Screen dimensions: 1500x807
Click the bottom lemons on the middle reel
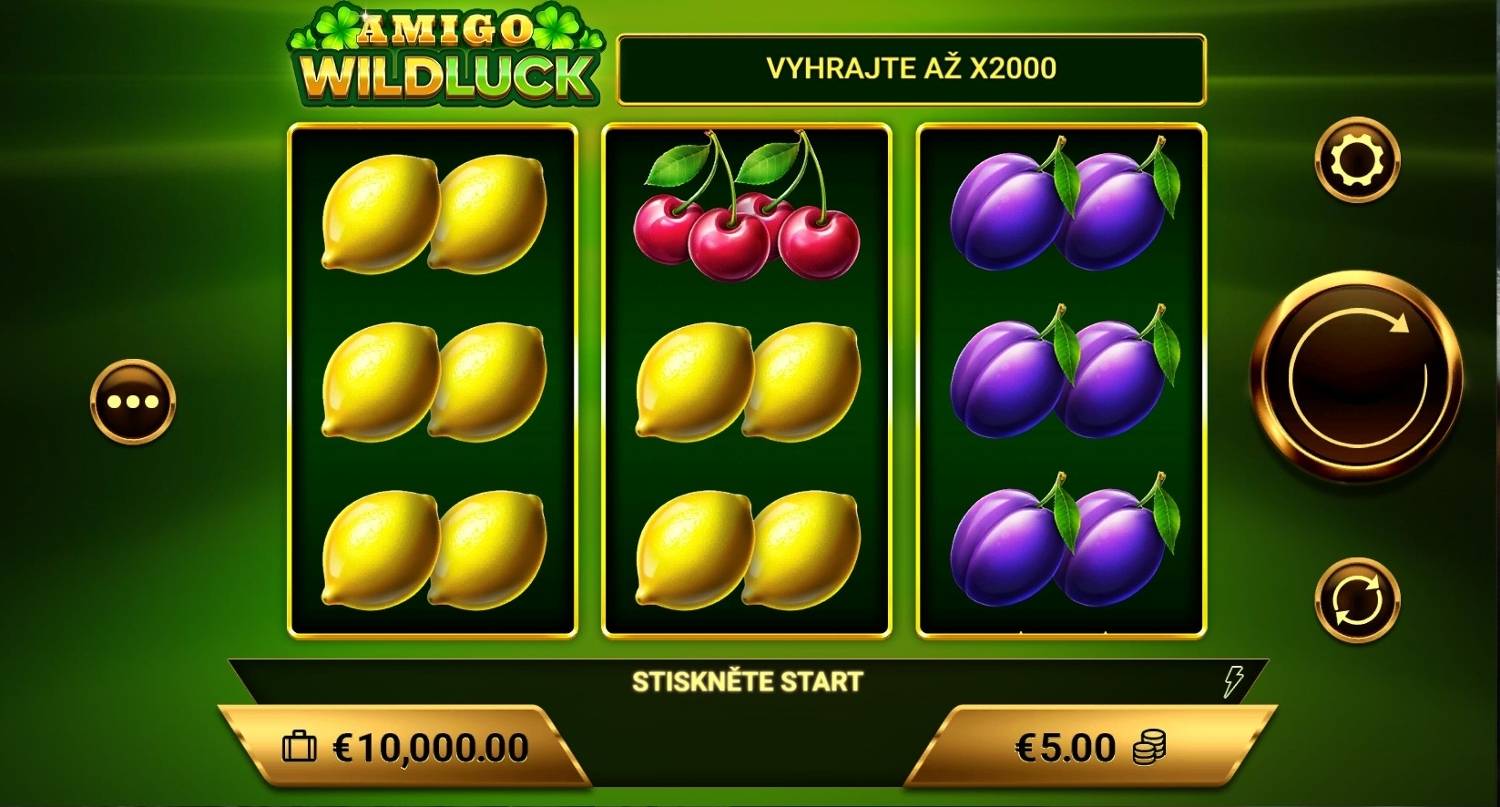pyautogui.click(x=745, y=545)
